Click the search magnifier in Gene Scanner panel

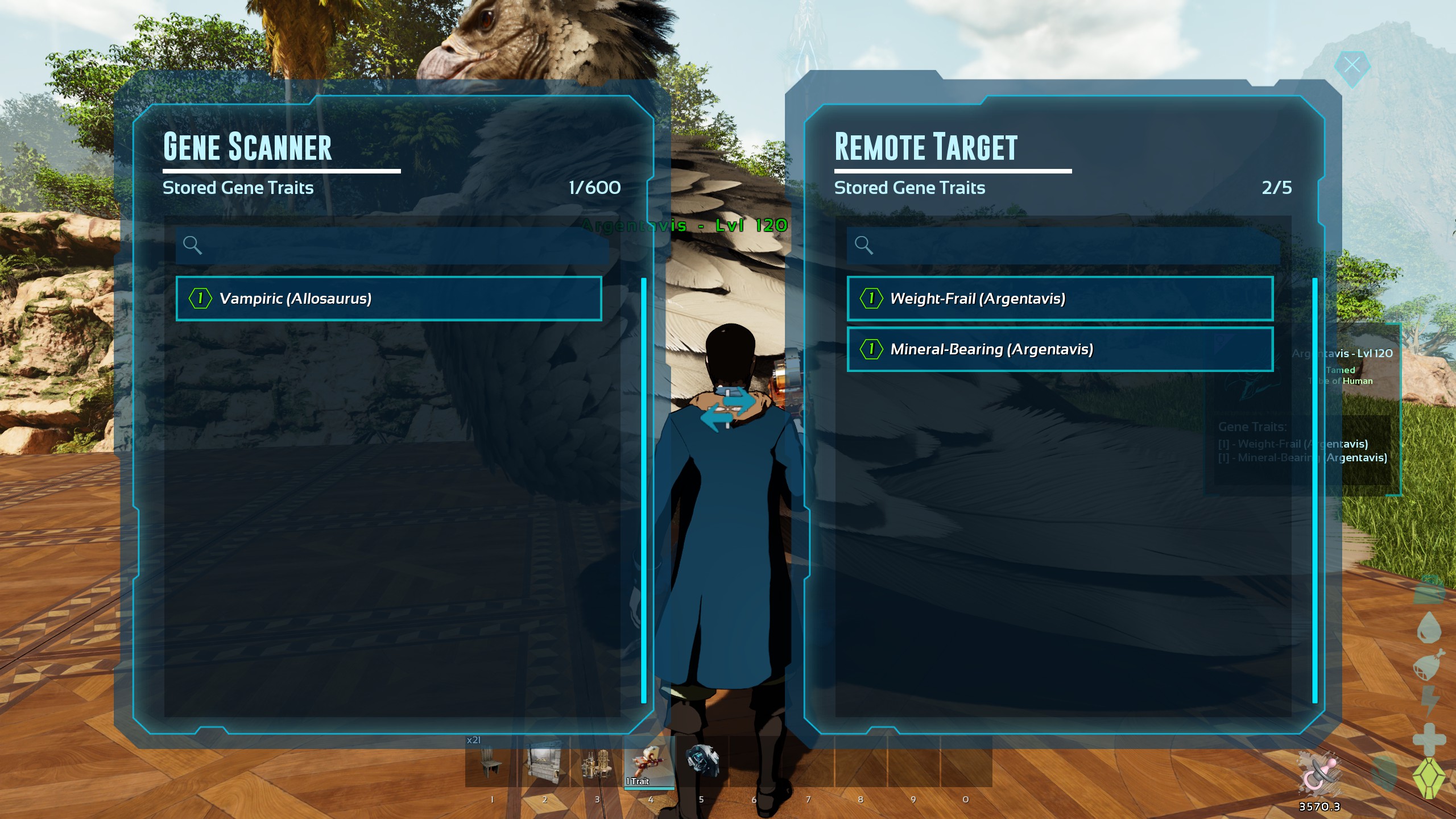pos(193,246)
